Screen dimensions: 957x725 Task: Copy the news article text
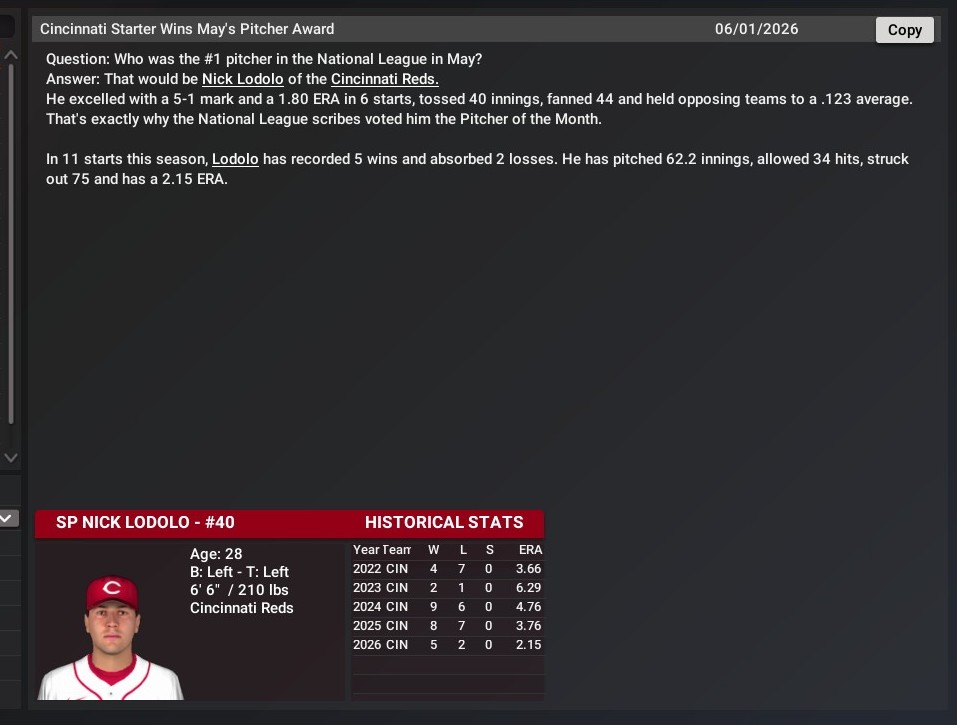(904, 30)
